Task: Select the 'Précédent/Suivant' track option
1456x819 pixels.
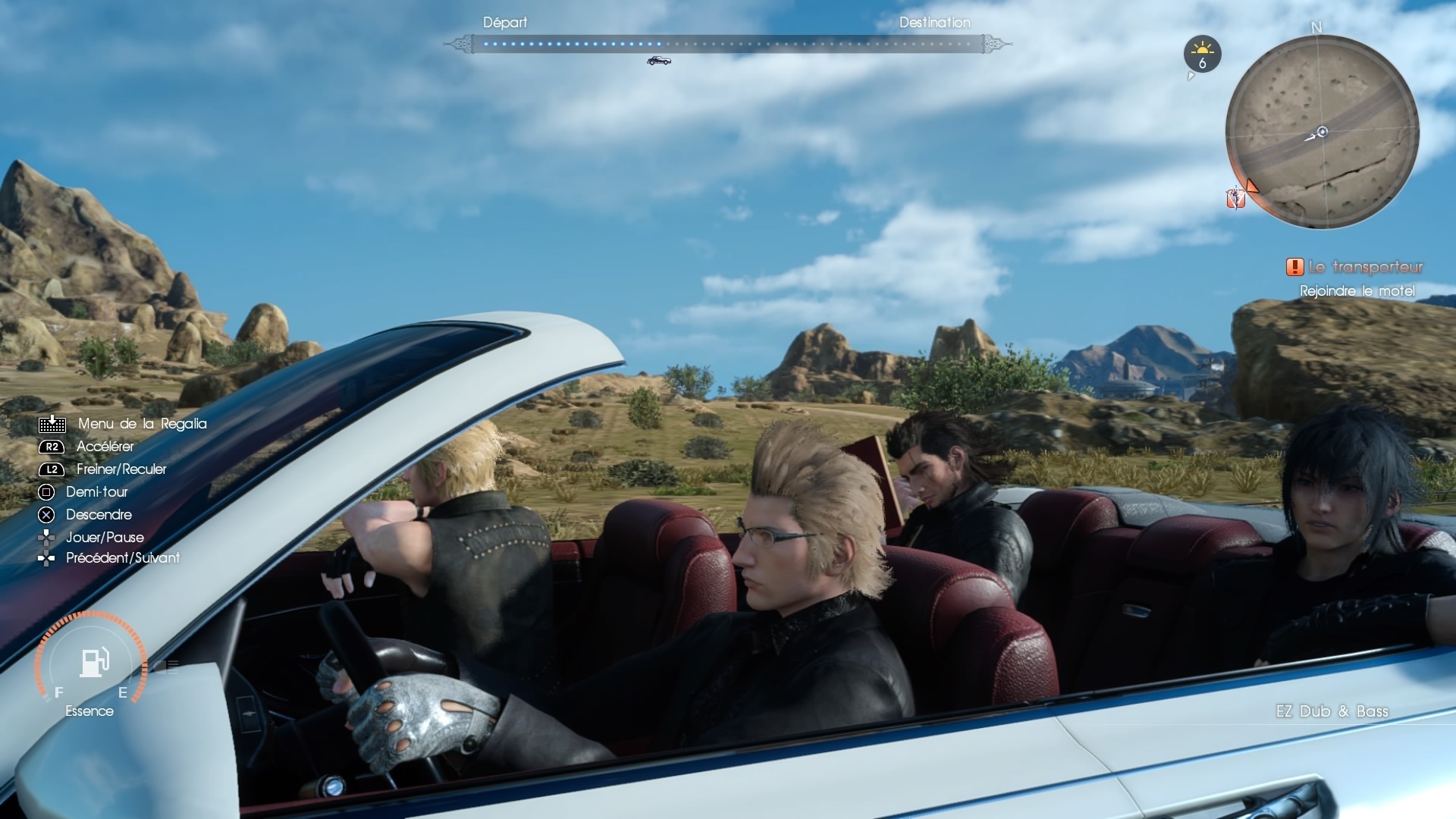Action: [x=123, y=558]
